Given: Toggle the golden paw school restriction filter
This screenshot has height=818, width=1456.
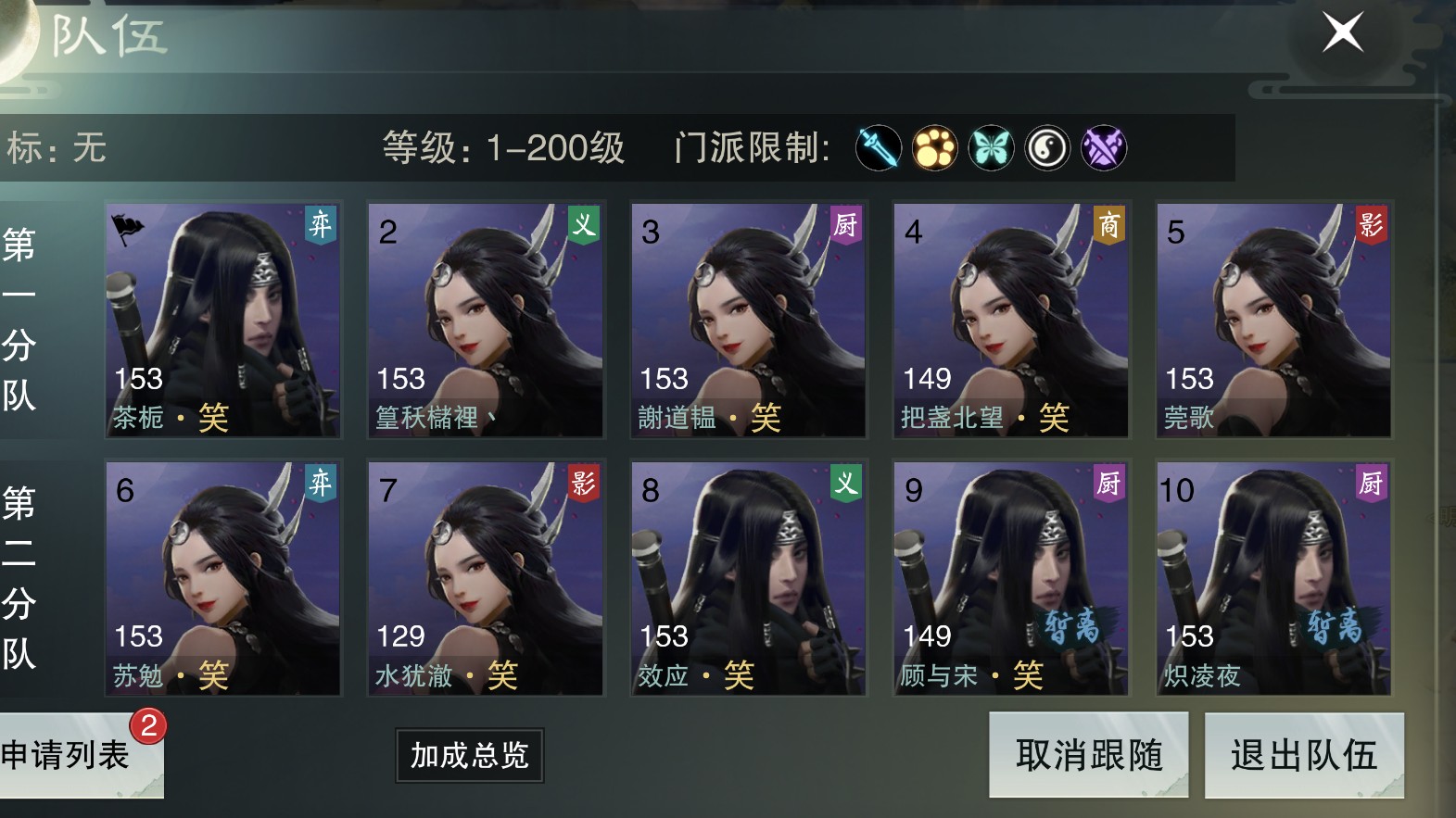Looking at the screenshot, I should (934, 148).
